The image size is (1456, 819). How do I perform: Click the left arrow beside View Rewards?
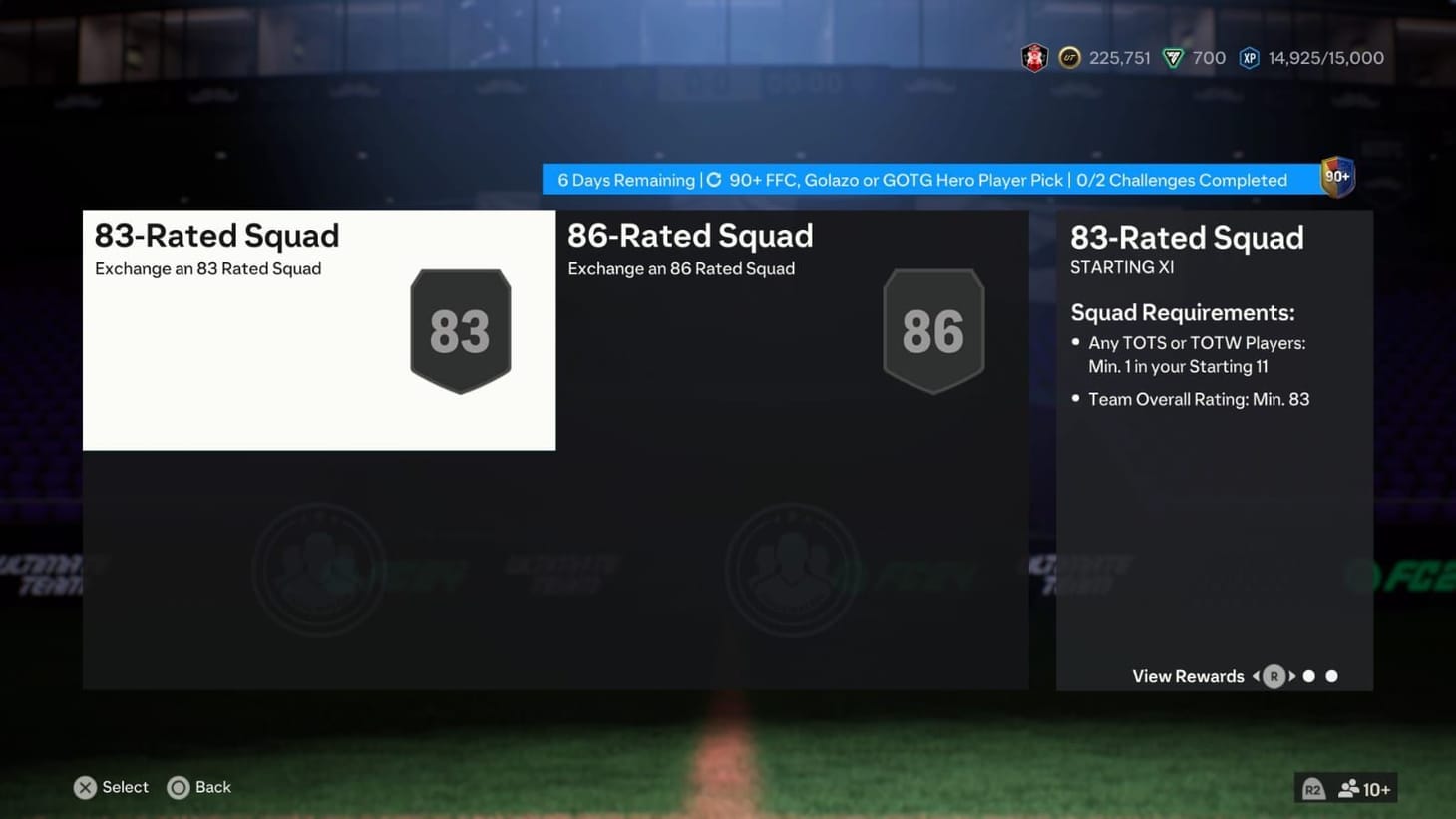tap(1255, 676)
